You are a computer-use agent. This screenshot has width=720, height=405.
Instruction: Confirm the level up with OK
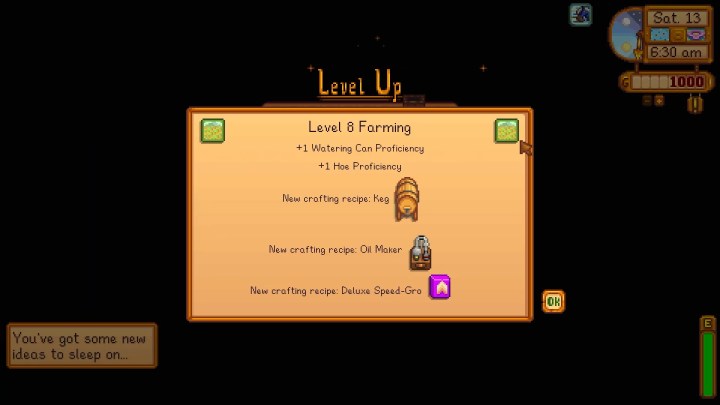(x=553, y=301)
